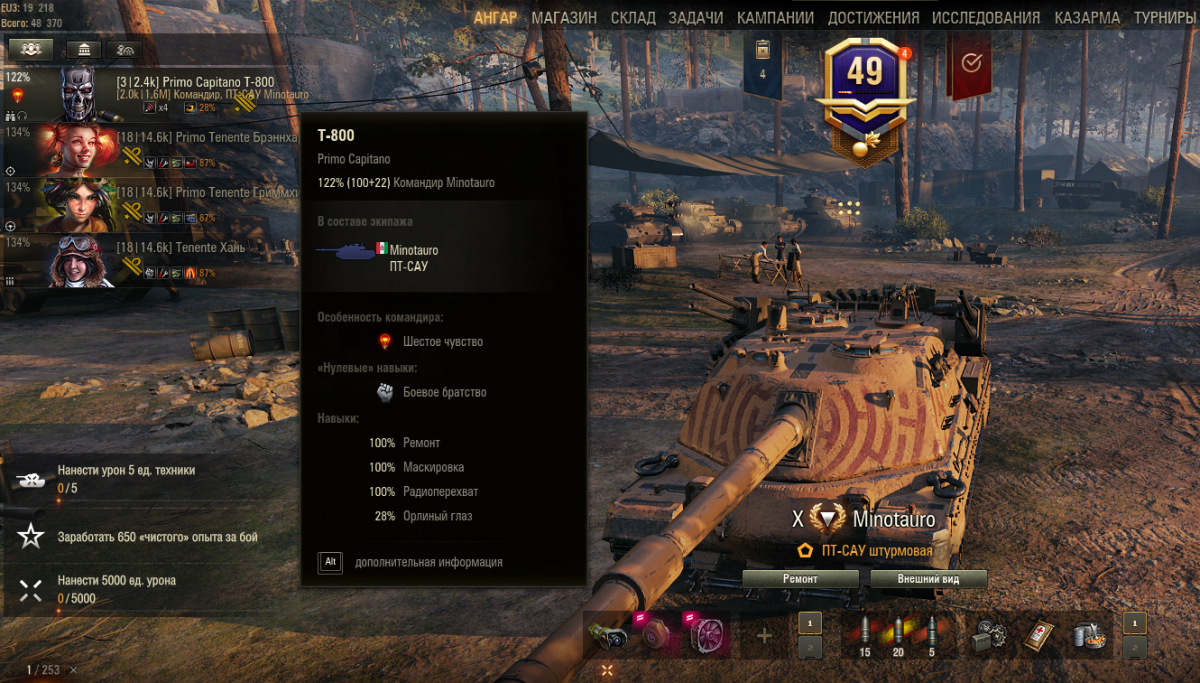Open the ventilation fan equipment slot
The height and width of the screenshot is (683, 1200).
704,635
